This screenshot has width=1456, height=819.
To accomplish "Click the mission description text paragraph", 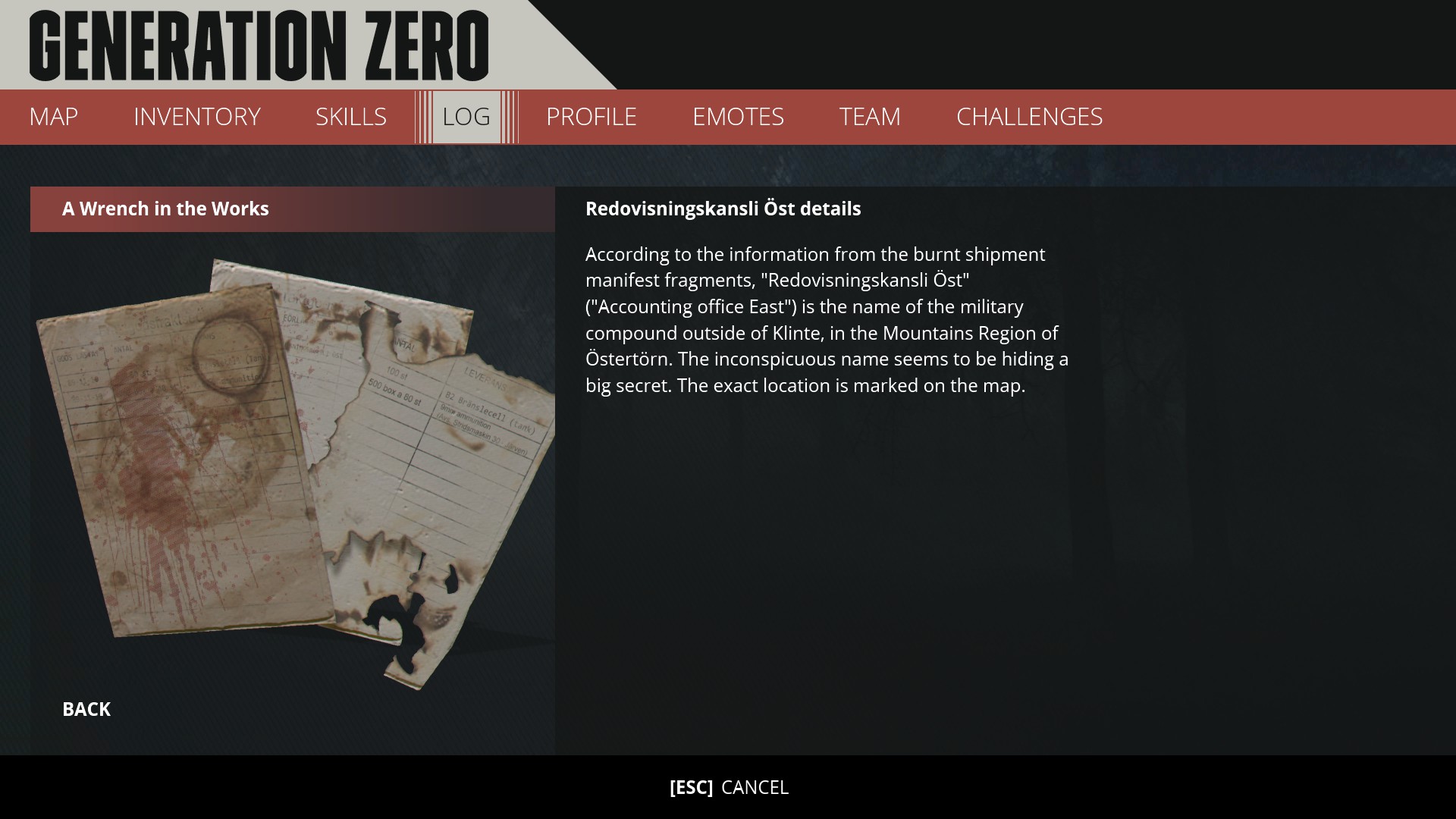I will (827, 318).
